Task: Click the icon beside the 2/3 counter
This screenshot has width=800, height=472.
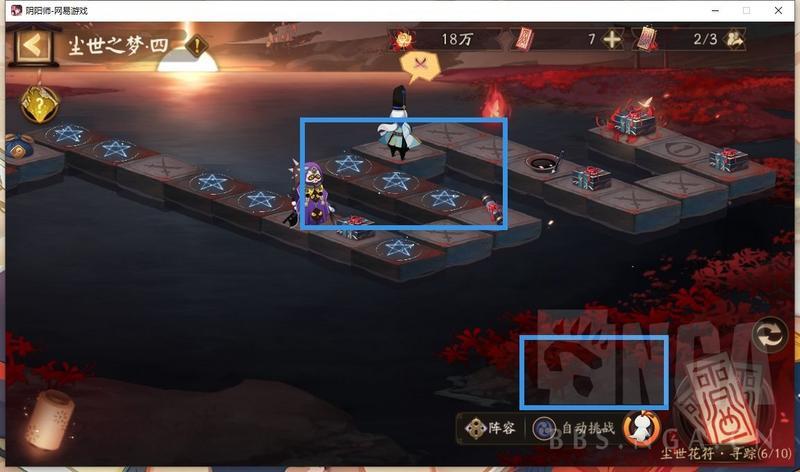Action: click(736, 40)
